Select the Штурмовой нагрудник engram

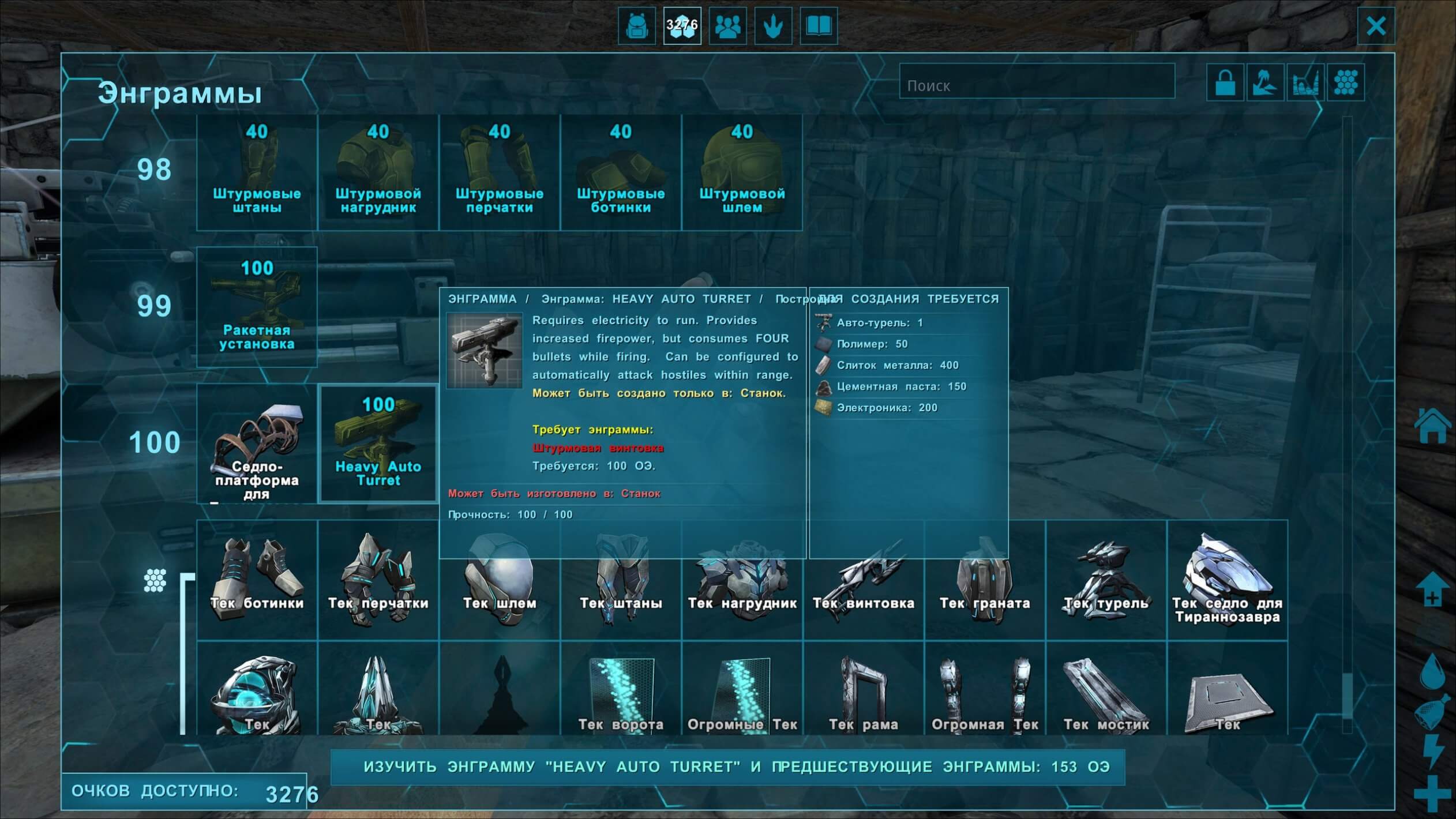(x=378, y=172)
